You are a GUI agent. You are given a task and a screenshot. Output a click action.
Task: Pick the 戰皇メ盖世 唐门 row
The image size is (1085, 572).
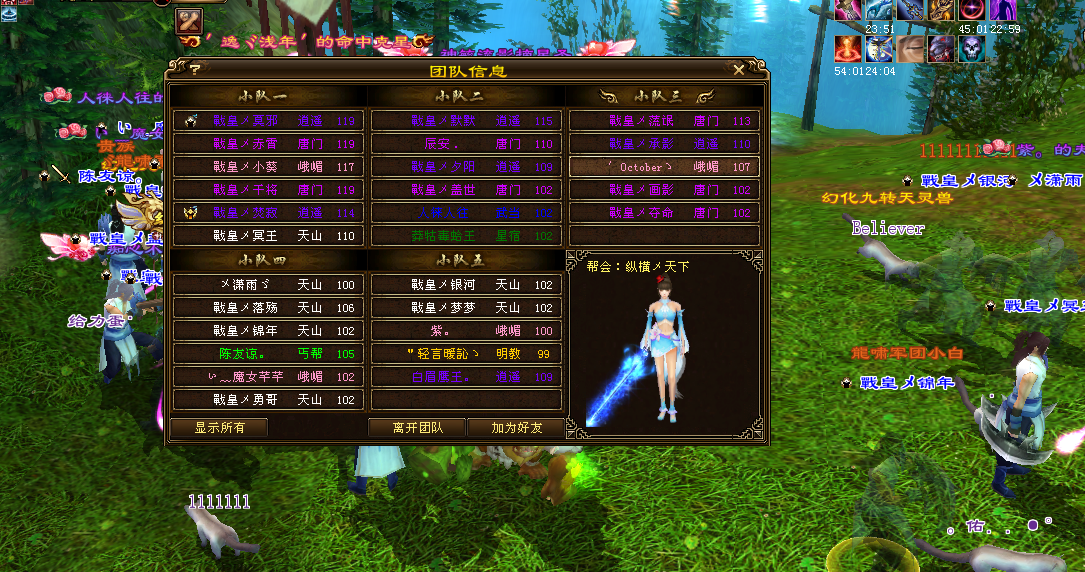466,190
